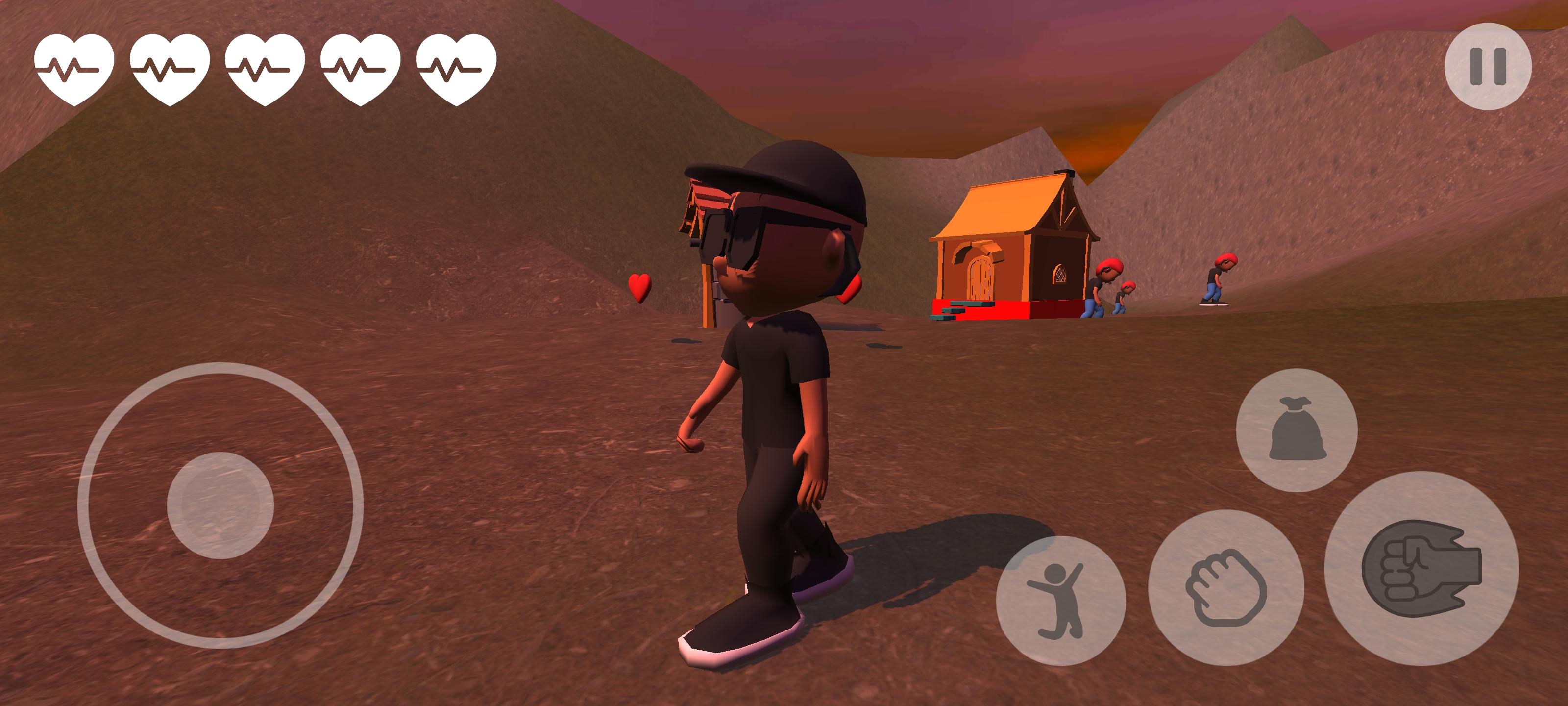Activate the grab hand button
1568x706 pixels.
tap(1225, 587)
